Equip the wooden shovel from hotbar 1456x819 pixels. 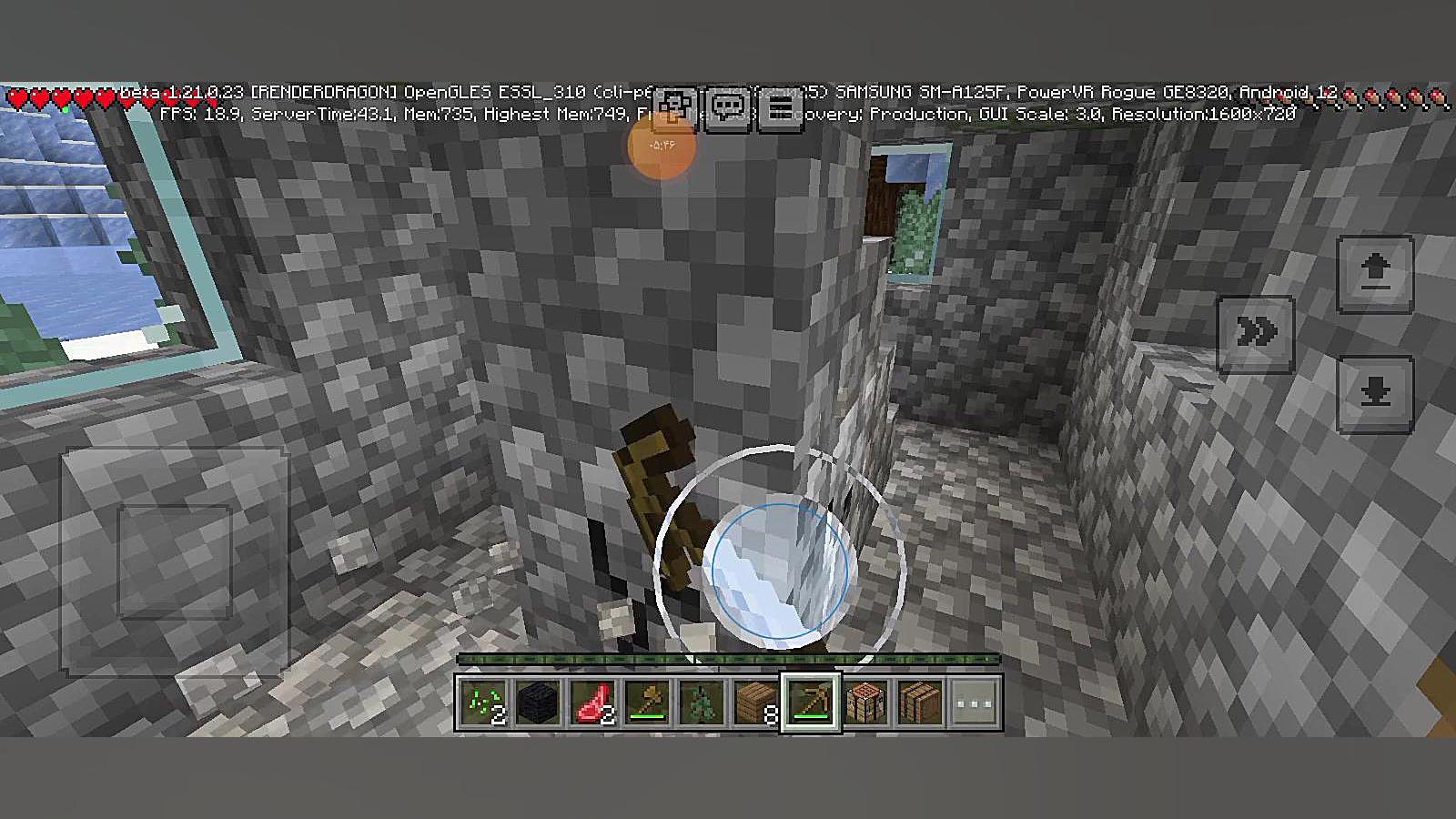coord(647,703)
